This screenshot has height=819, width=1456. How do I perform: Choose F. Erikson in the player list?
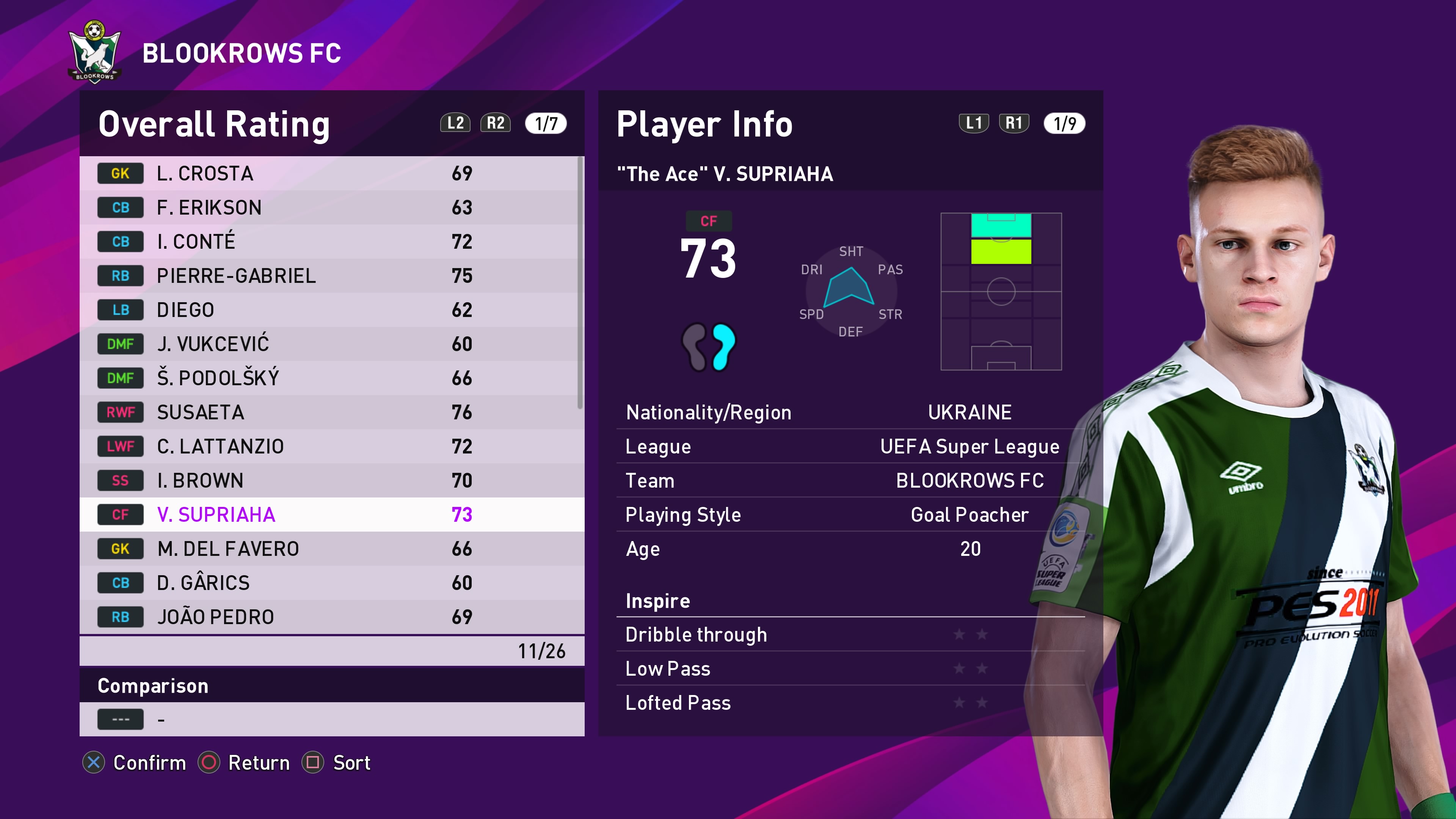(x=332, y=207)
